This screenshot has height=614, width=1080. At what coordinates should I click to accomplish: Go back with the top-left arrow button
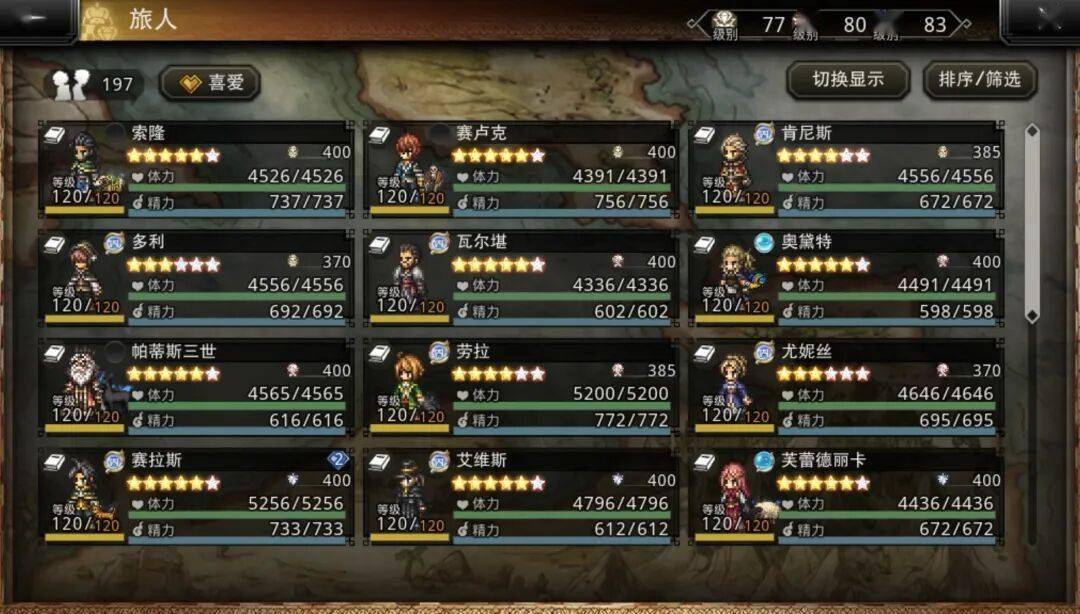click(36, 20)
